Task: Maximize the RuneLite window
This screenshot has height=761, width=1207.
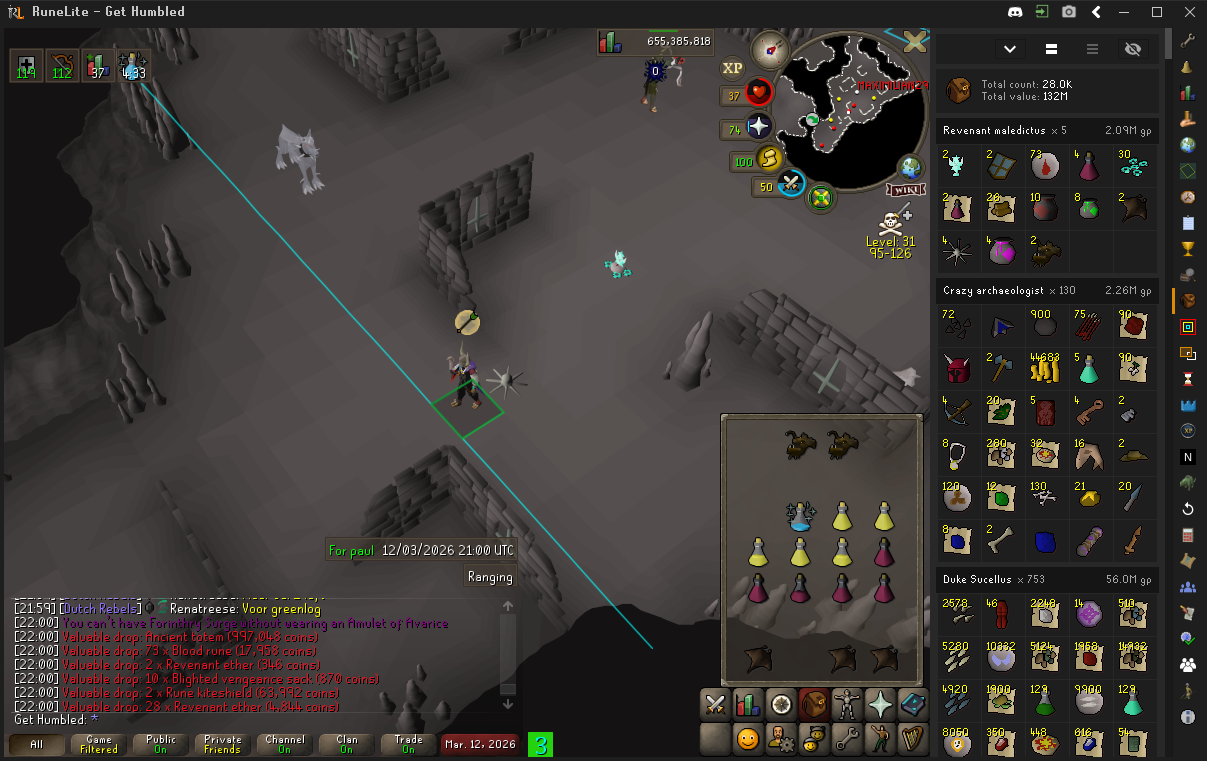Action: coord(1157,12)
